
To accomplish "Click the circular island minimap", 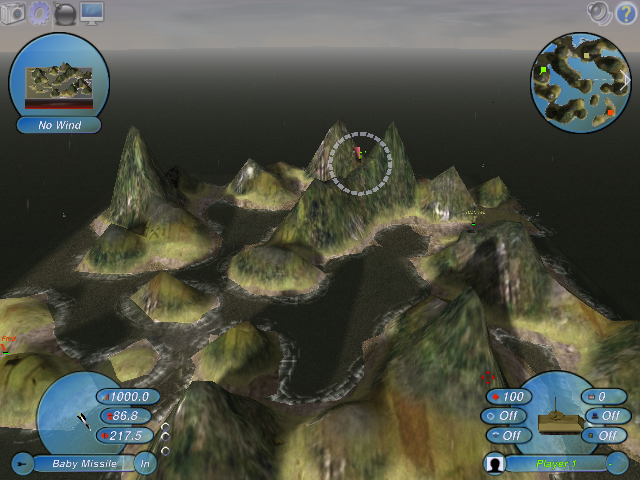I will coord(579,82).
